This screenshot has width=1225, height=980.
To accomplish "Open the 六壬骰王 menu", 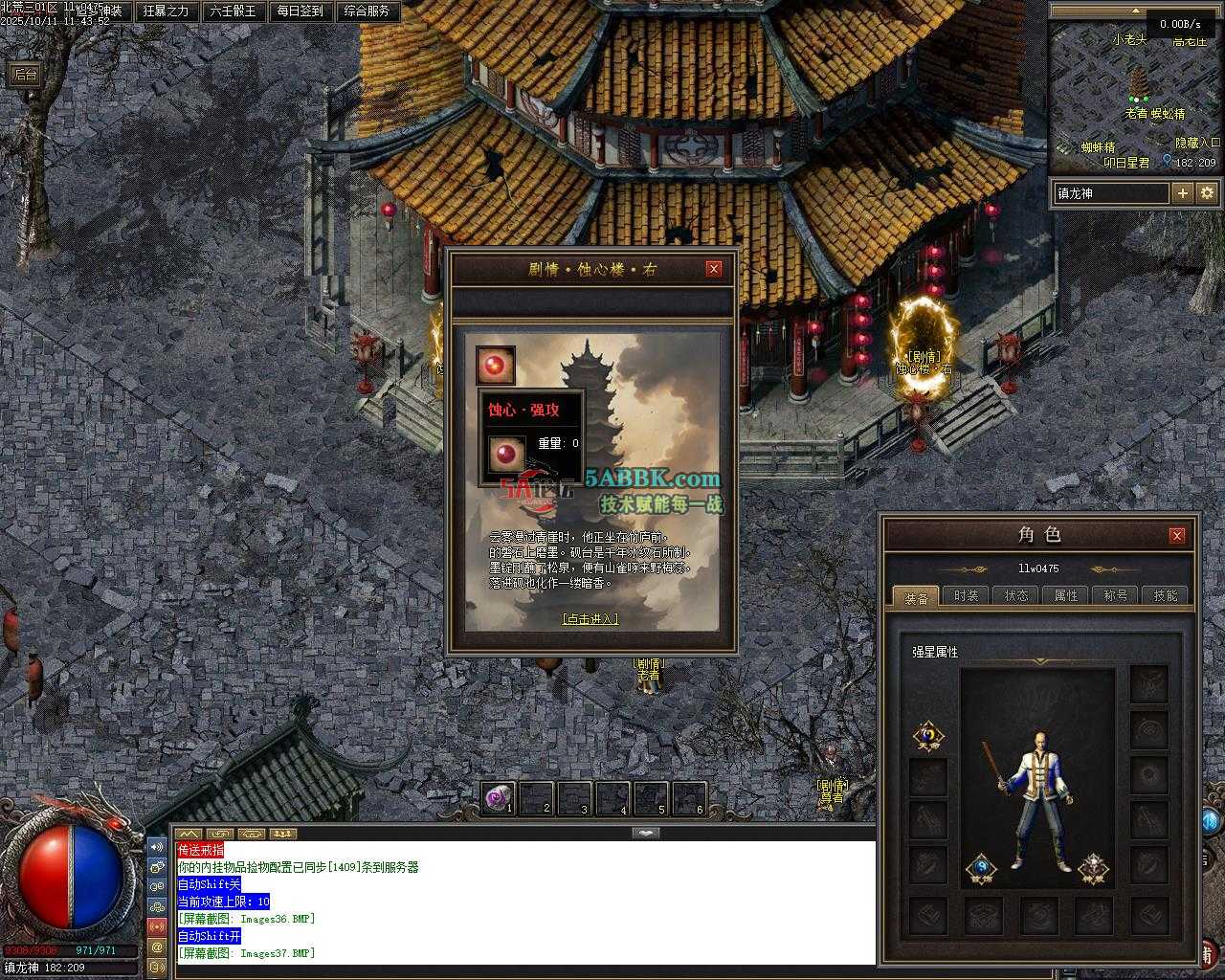I will (x=233, y=11).
